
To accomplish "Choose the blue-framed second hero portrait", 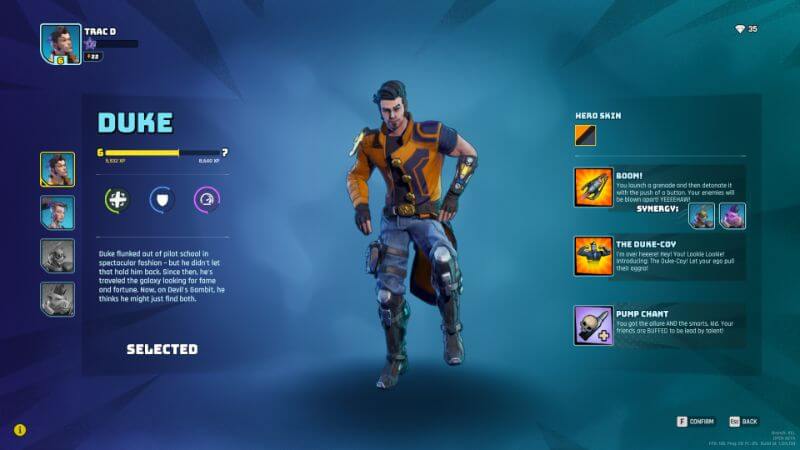I will [57, 213].
